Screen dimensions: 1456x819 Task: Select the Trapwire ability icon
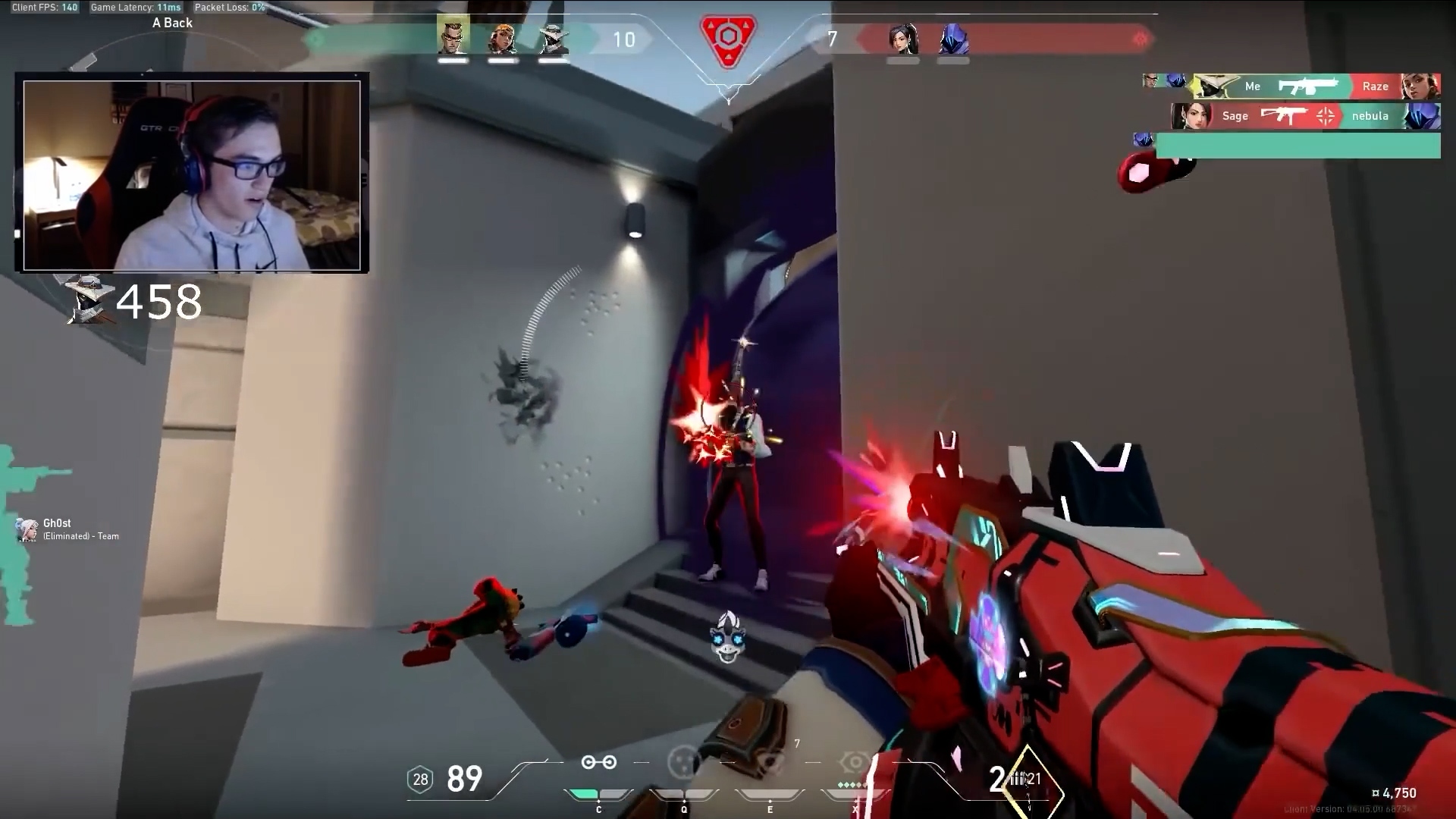tap(598, 763)
